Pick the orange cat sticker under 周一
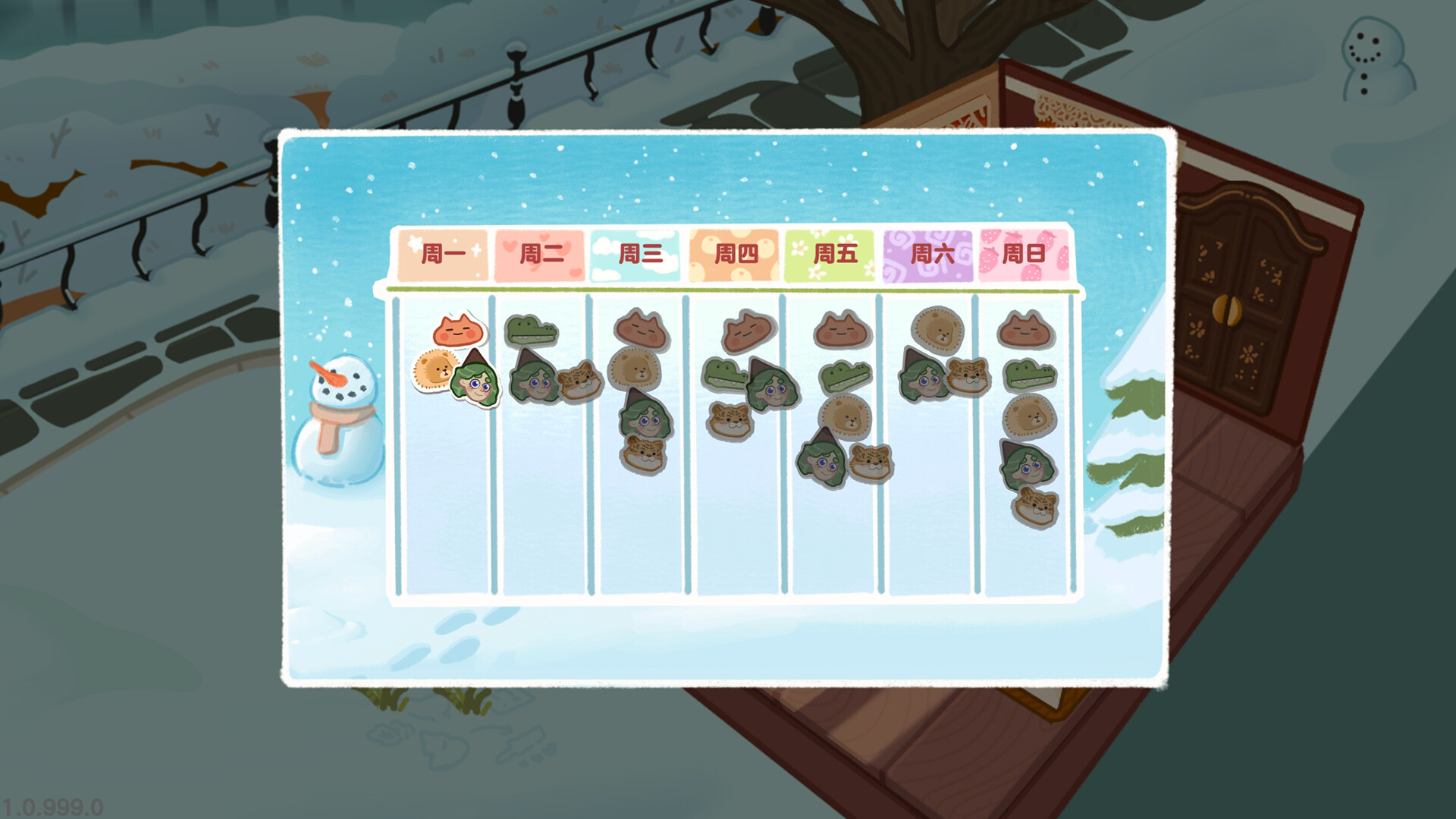 [x=460, y=331]
